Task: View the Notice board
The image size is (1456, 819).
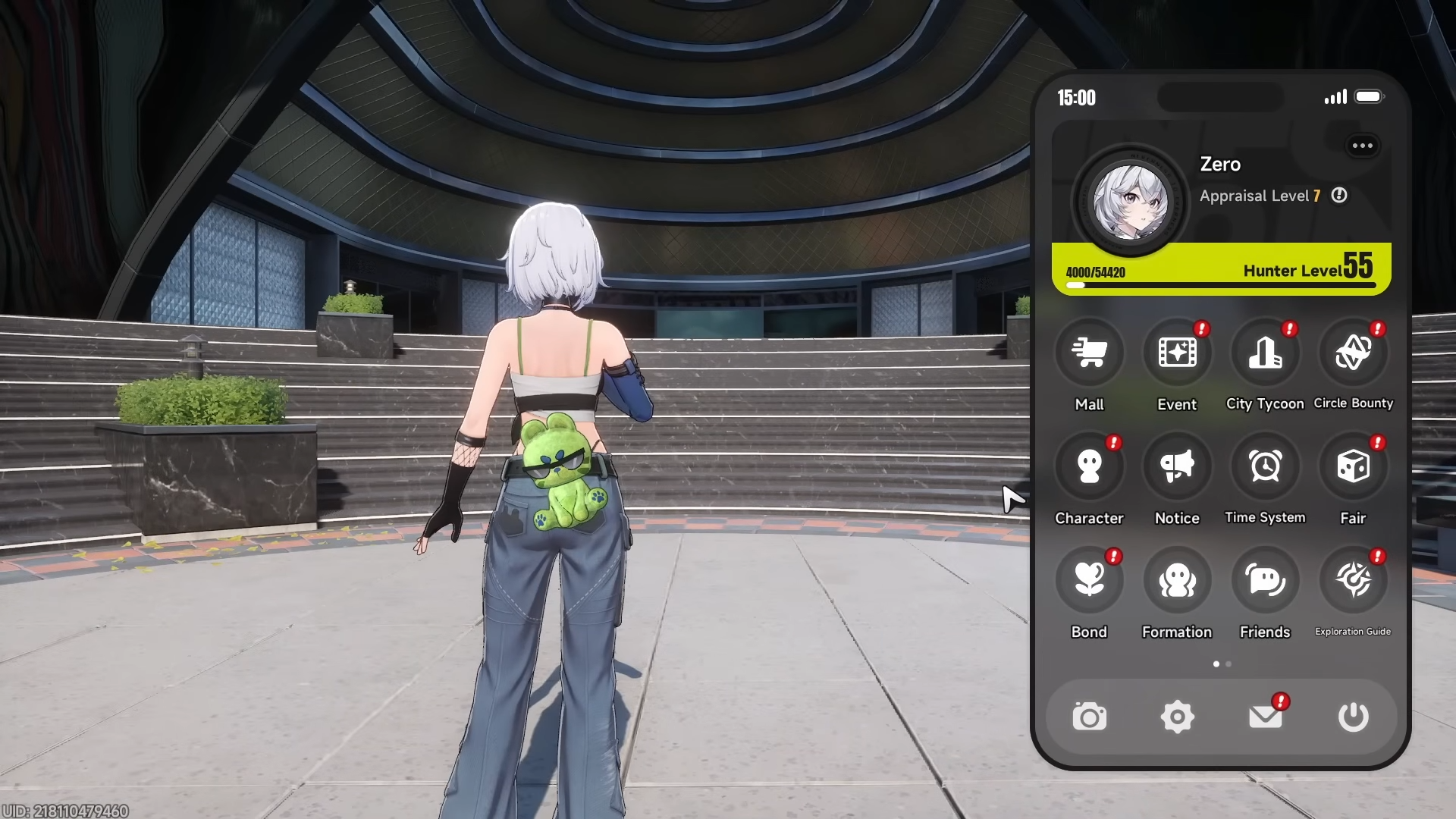Action: tap(1177, 466)
